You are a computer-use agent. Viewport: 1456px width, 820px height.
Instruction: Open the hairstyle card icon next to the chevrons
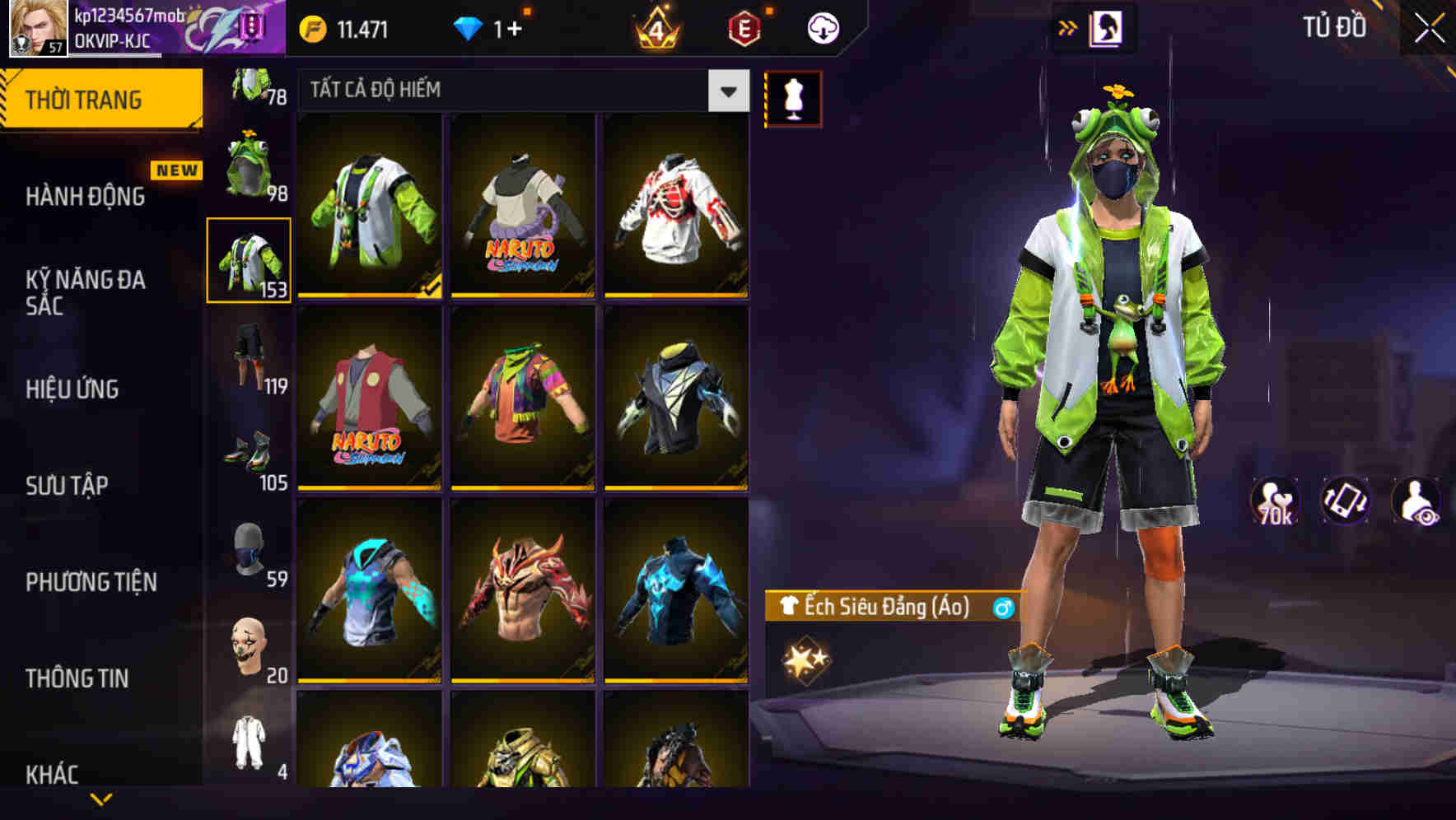point(1108,26)
